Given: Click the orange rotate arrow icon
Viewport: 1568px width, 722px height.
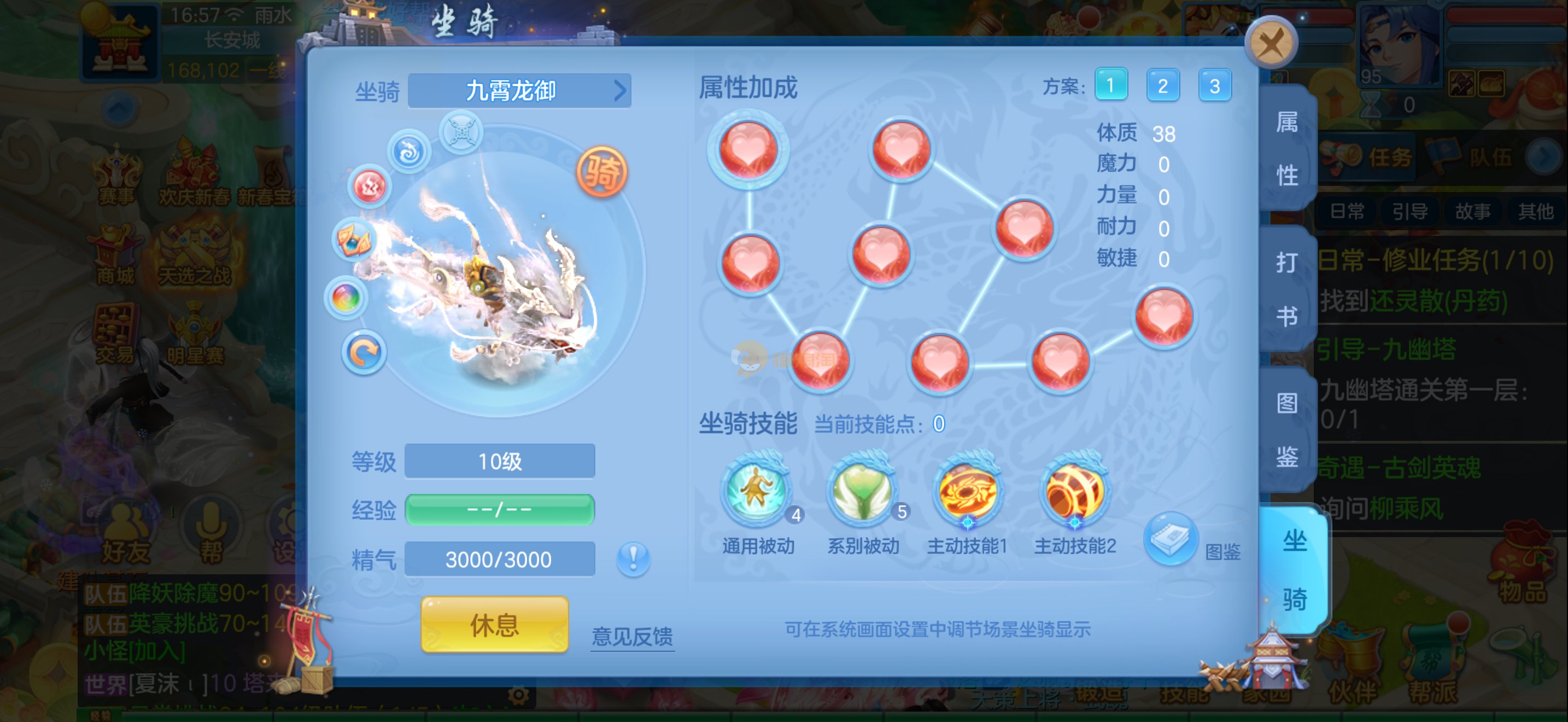Looking at the screenshot, I should tap(364, 352).
